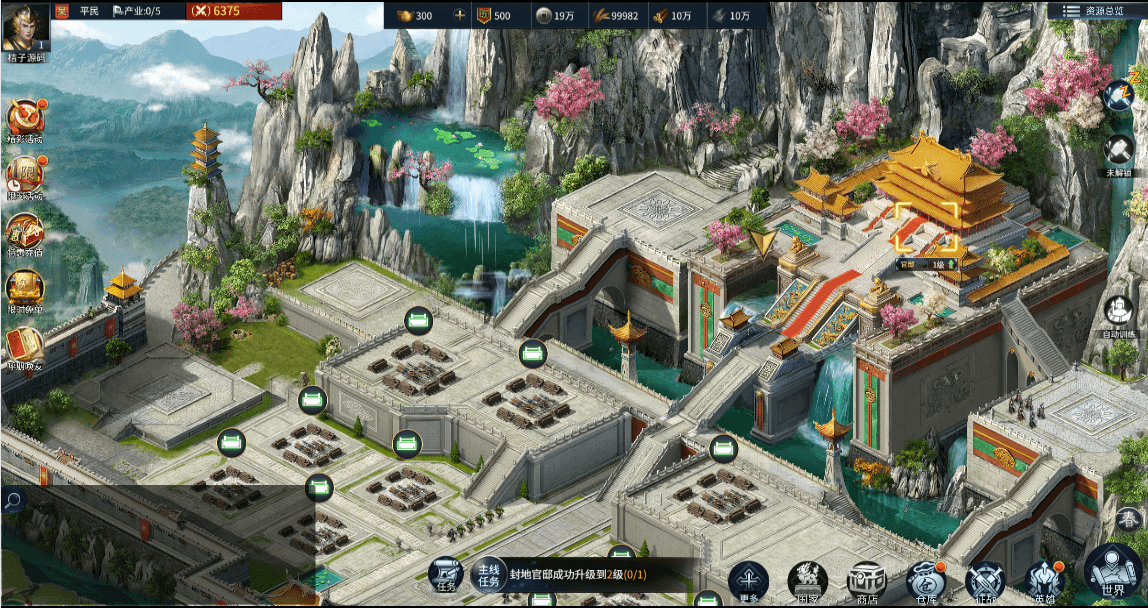Viewport: 1148px width, 608px height.
Task: Open the 国家 nation menu
Action: coord(808,581)
